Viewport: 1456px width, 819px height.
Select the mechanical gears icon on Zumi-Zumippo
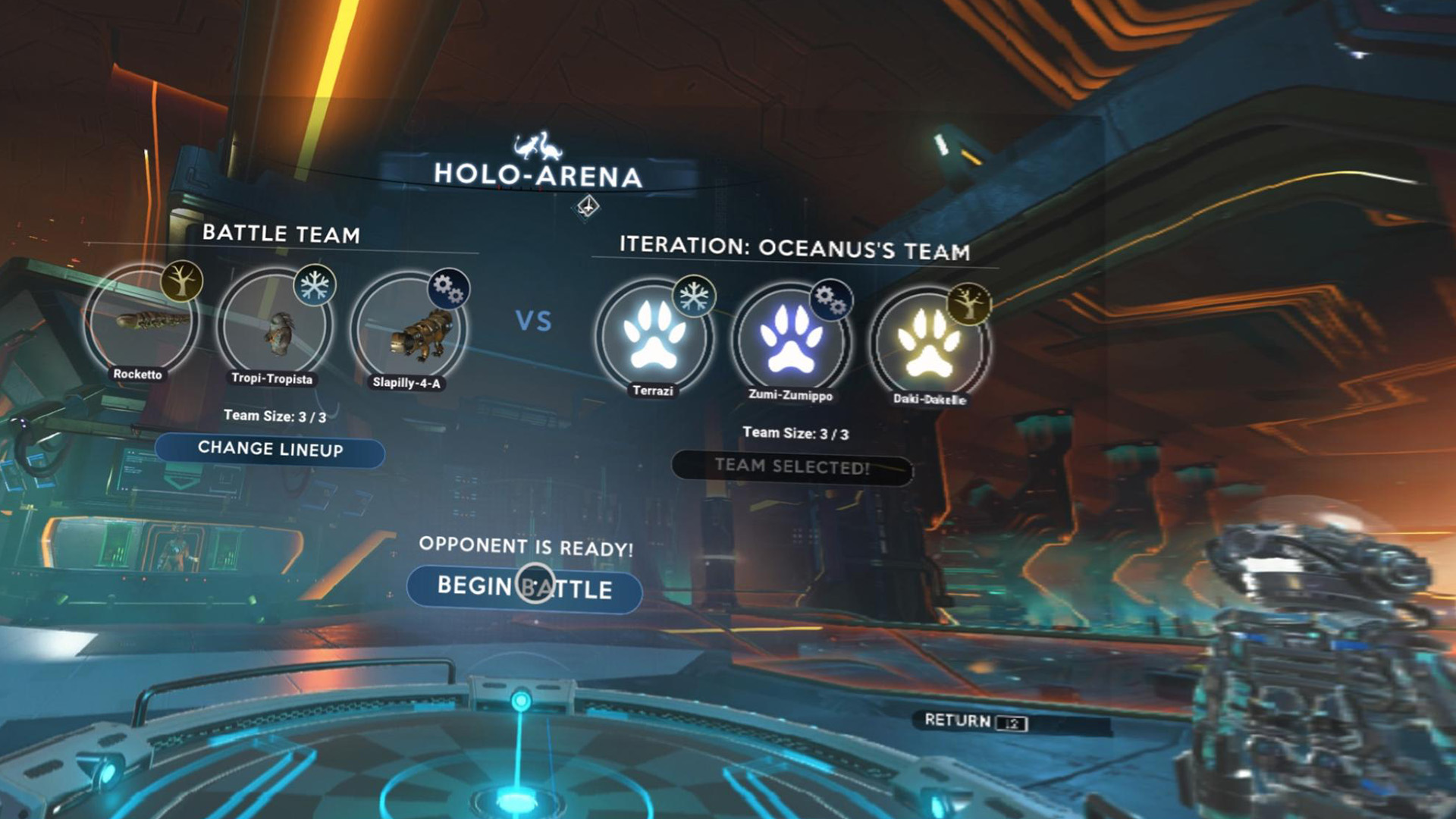[830, 302]
